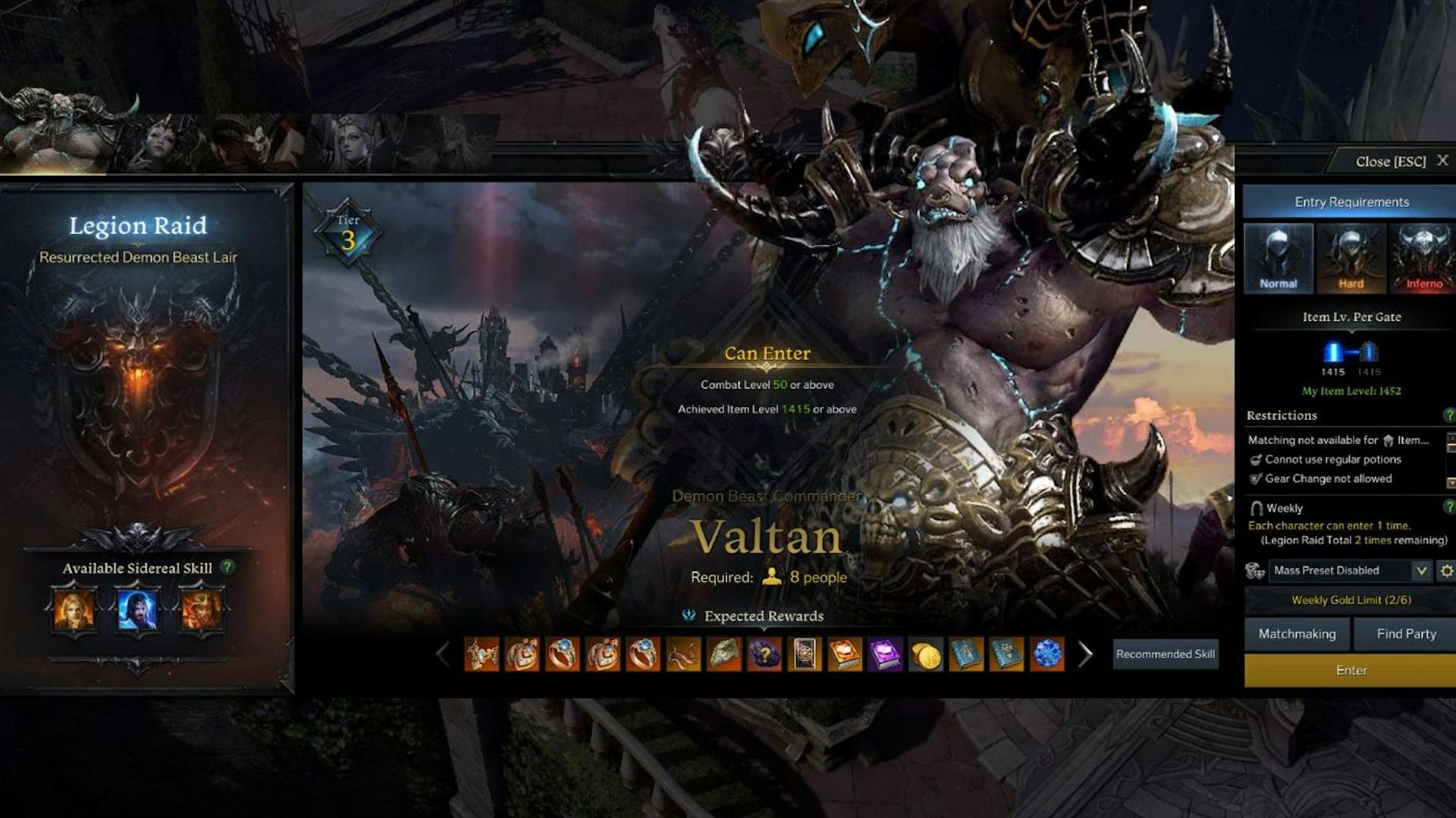Viewport: 1456px width, 818px height.
Task: Select Normal difficulty
Action: pyautogui.click(x=1279, y=259)
